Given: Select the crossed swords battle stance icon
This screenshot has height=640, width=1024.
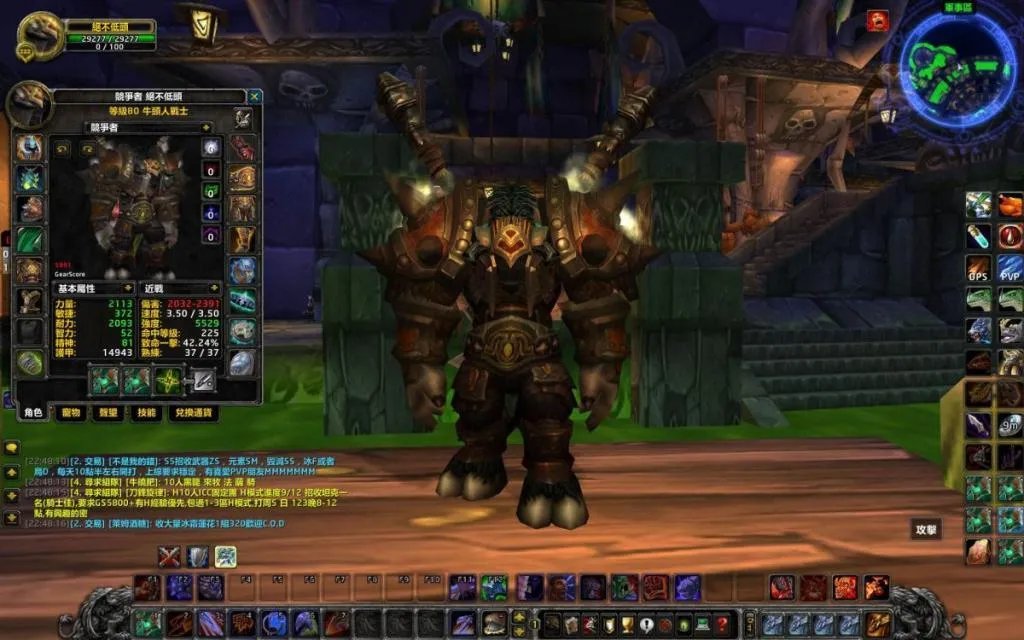Looking at the screenshot, I should (170, 557).
